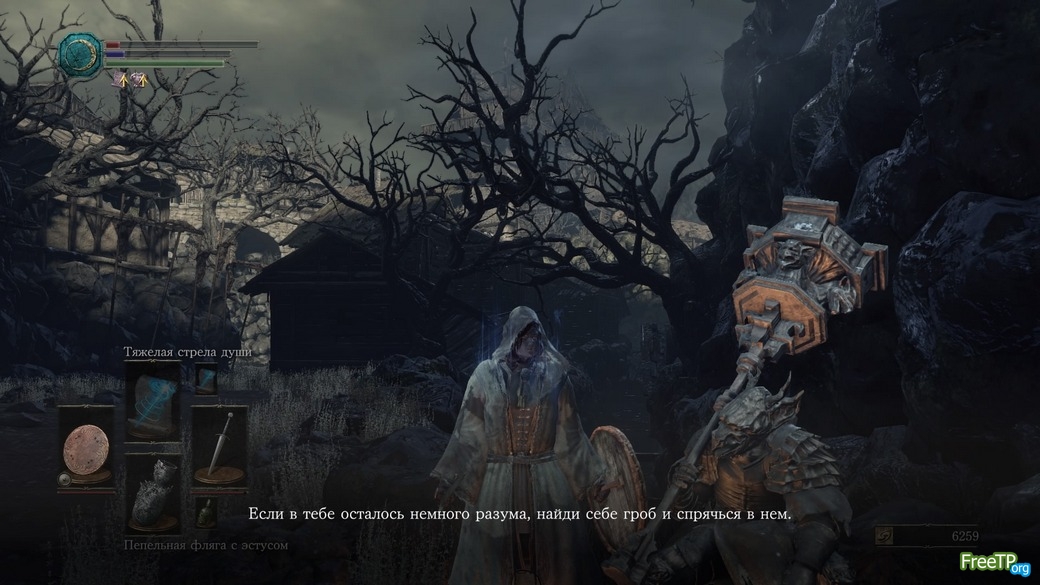Select the Ashen Estus Flask item slot
Screen dimensions: 1040x585
[153, 494]
